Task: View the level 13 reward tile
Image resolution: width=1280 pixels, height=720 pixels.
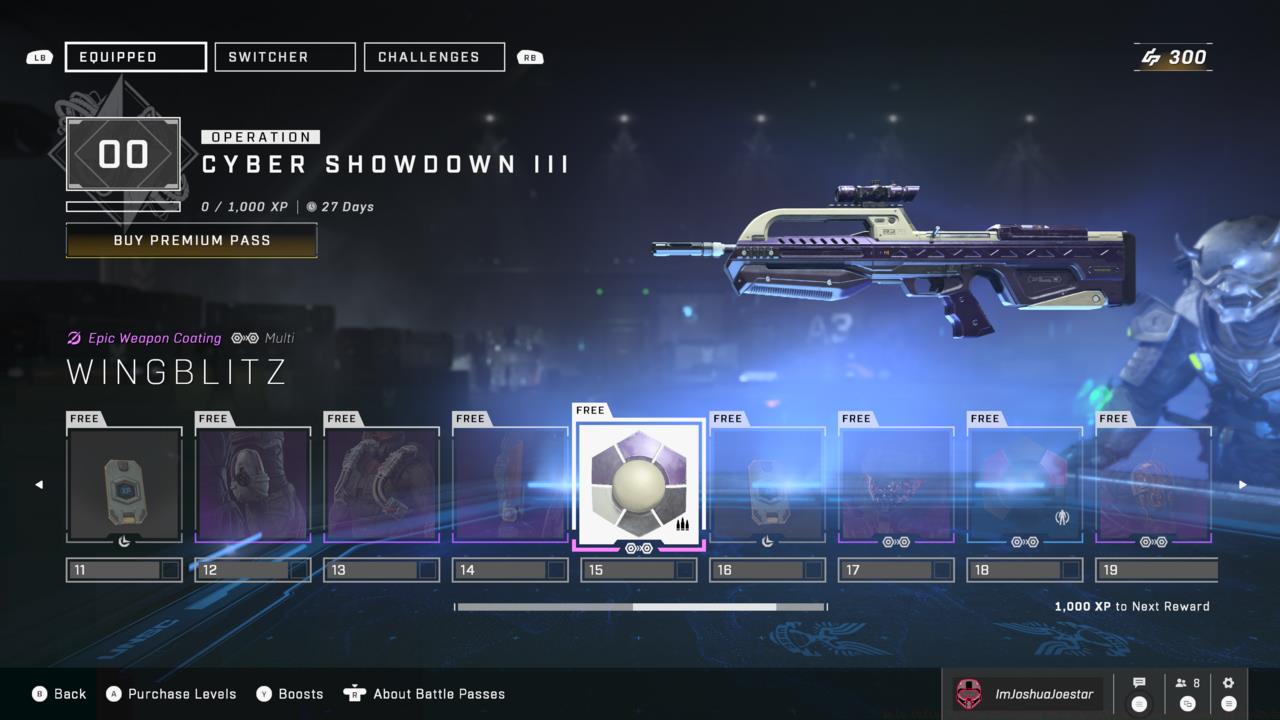Action: coord(381,485)
